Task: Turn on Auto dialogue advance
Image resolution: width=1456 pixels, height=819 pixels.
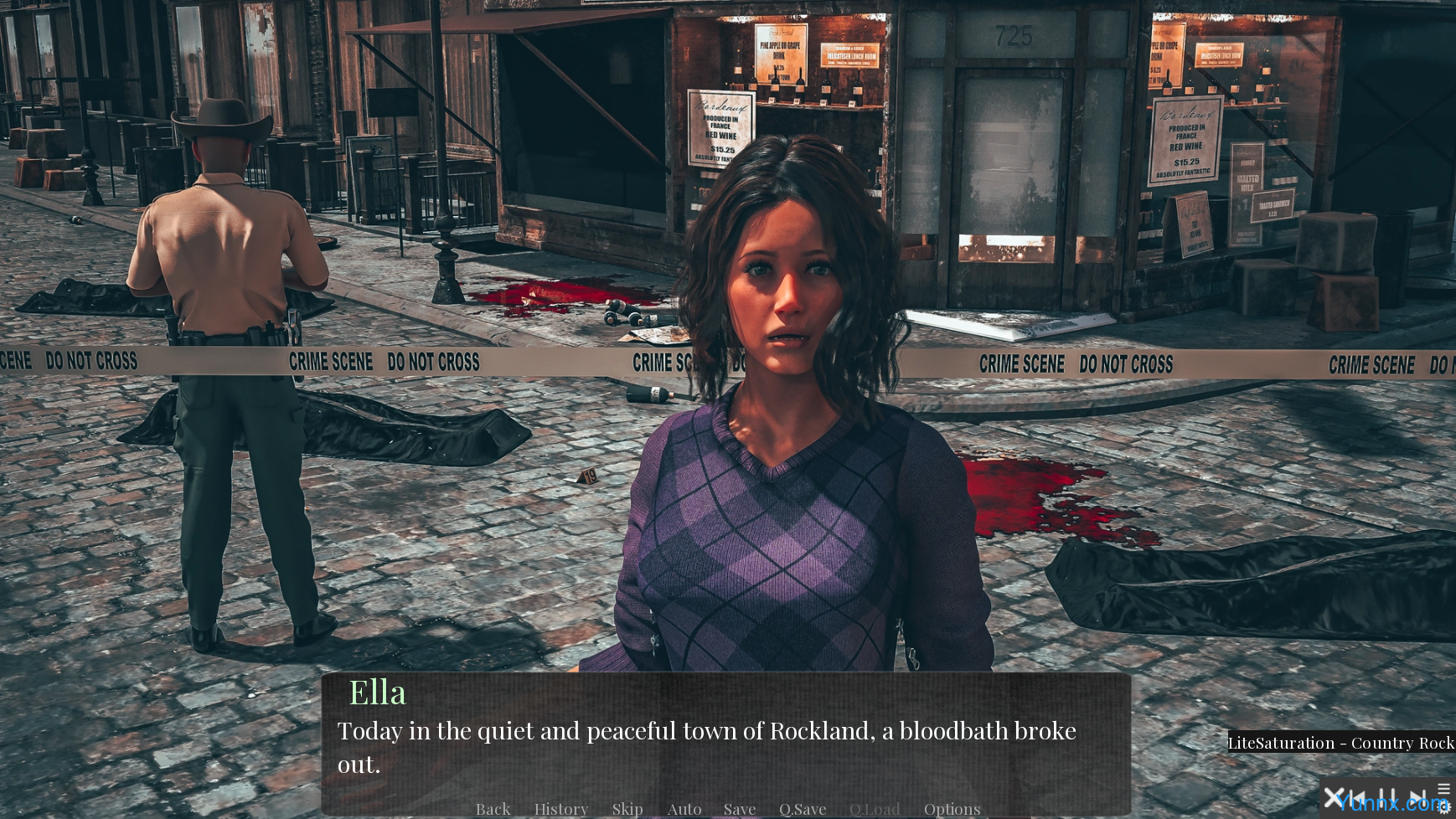Action: click(x=684, y=809)
